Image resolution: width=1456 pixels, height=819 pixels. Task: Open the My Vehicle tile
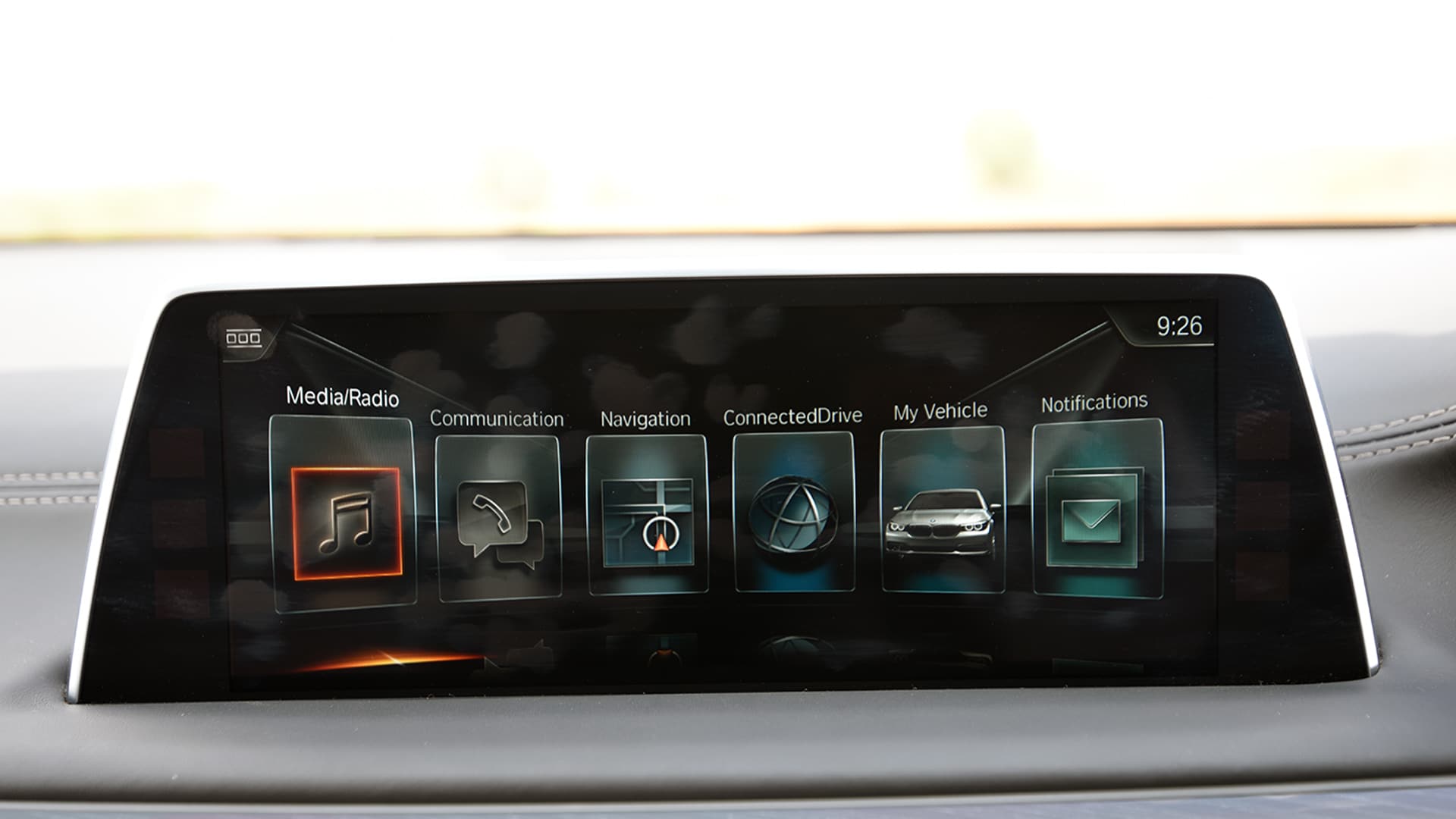[943, 516]
